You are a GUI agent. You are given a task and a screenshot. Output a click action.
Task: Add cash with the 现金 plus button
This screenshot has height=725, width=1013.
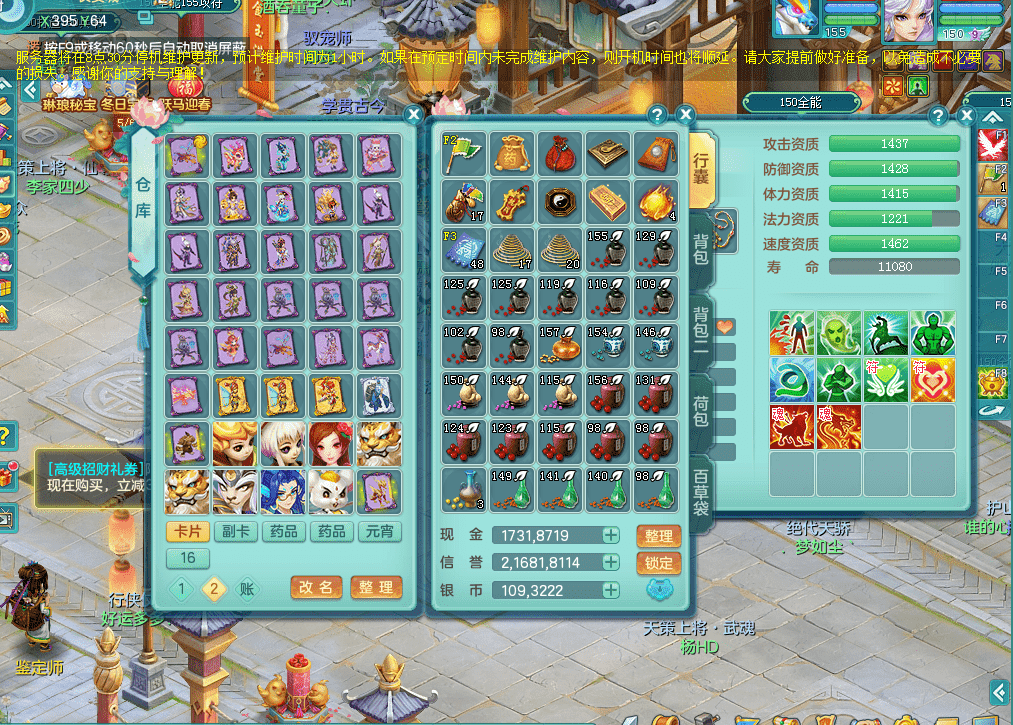610,536
